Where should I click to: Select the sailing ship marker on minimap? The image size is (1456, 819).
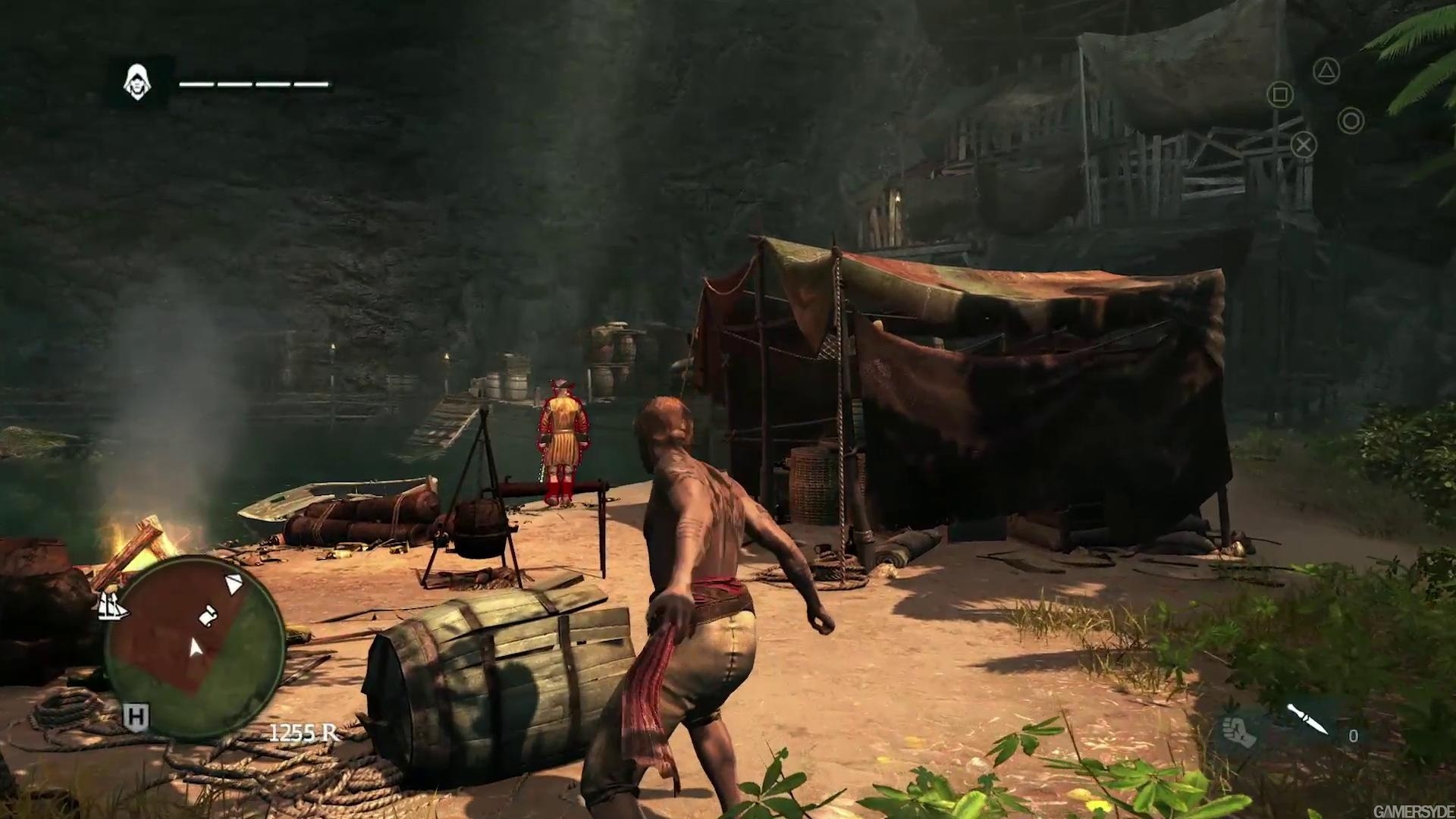pyautogui.click(x=111, y=605)
